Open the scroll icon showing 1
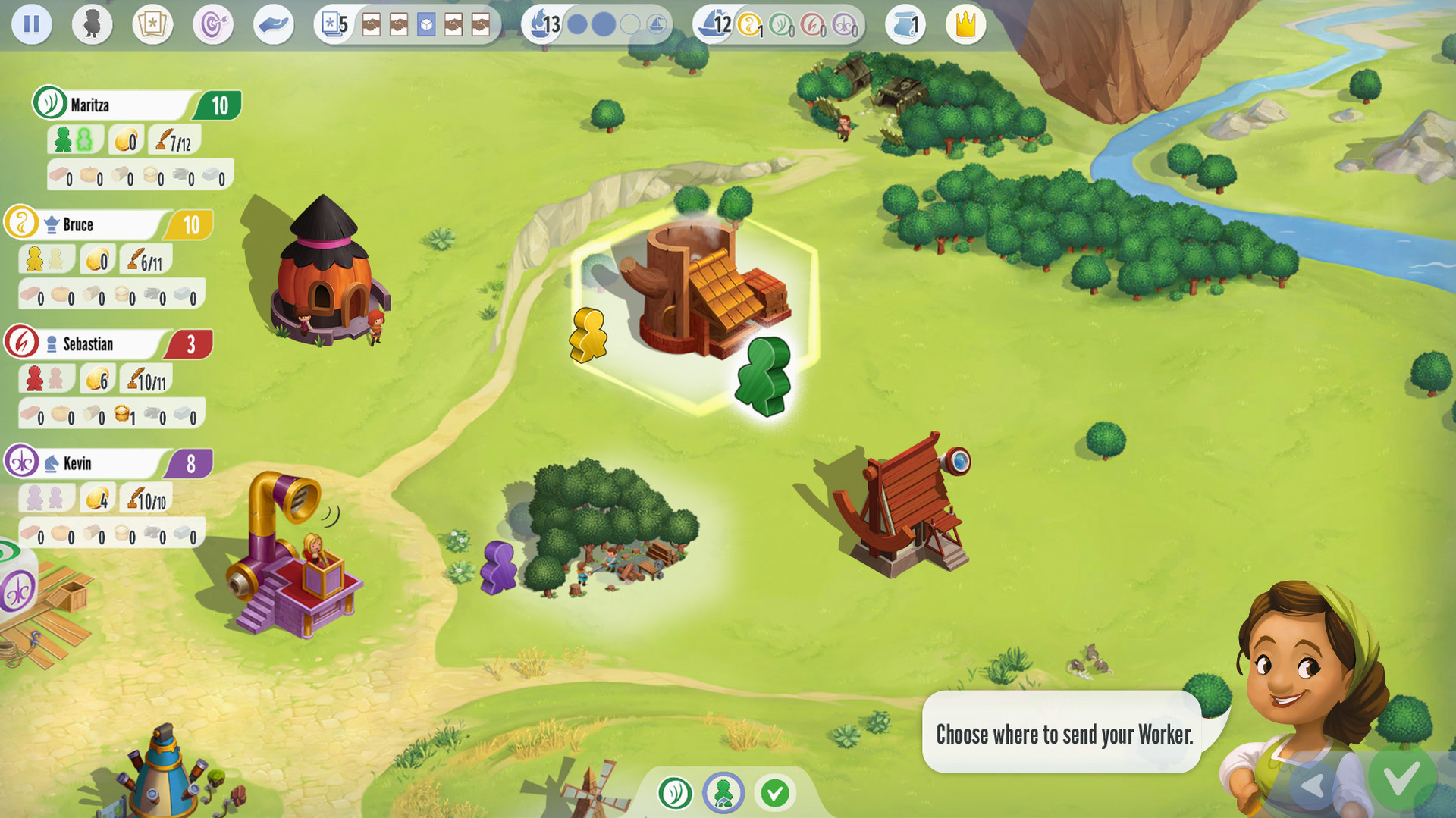This screenshot has height=818, width=1456. tap(905, 25)
